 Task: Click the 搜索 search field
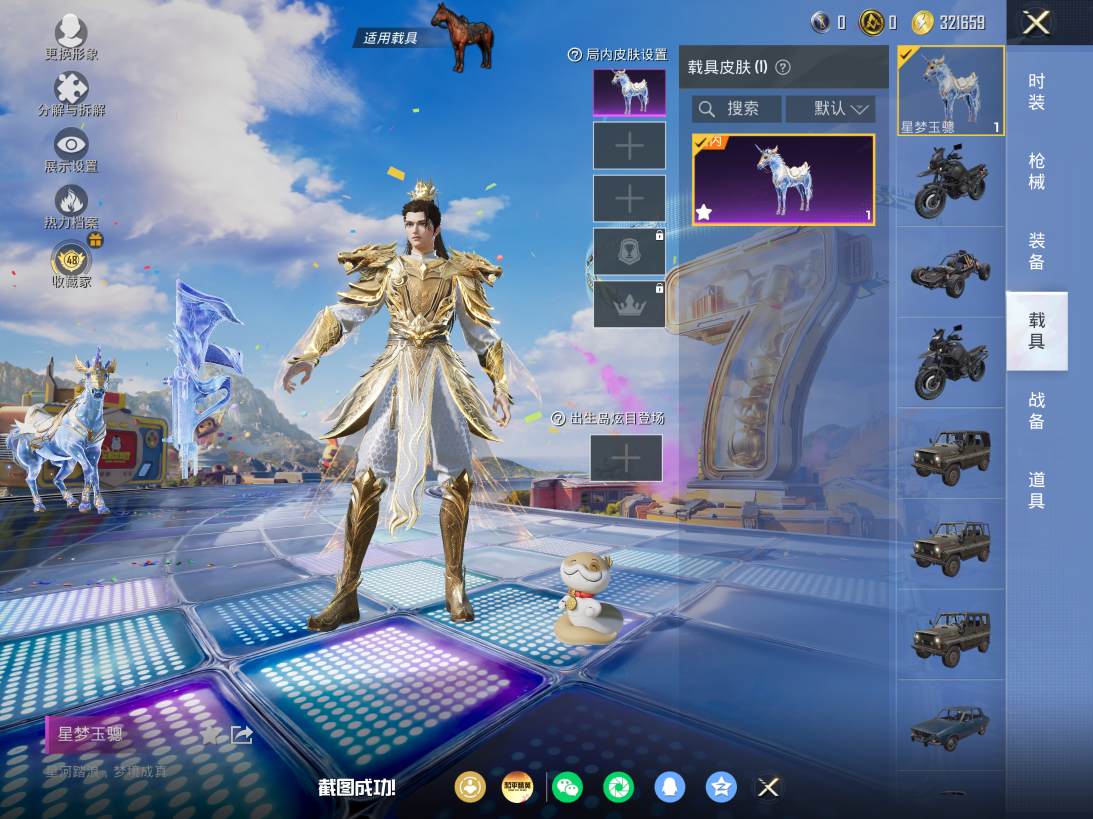coord(737,108)
